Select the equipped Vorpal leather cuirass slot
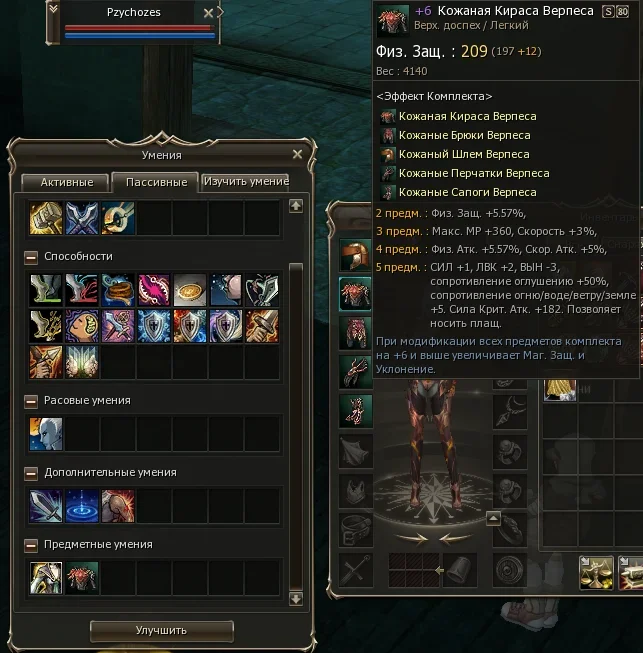 tap(355, 293)
